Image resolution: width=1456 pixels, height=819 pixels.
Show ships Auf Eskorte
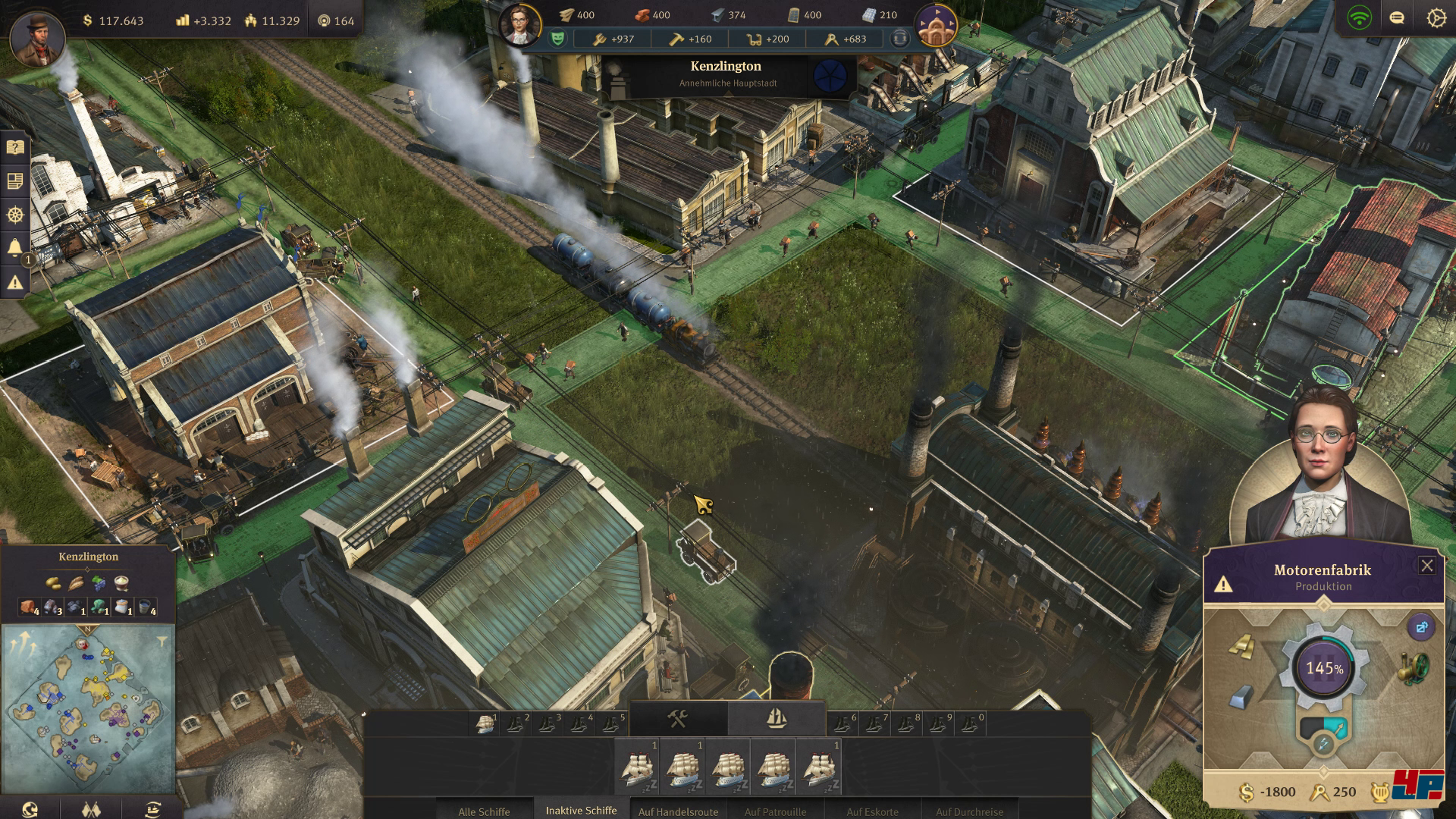(872, 811)
